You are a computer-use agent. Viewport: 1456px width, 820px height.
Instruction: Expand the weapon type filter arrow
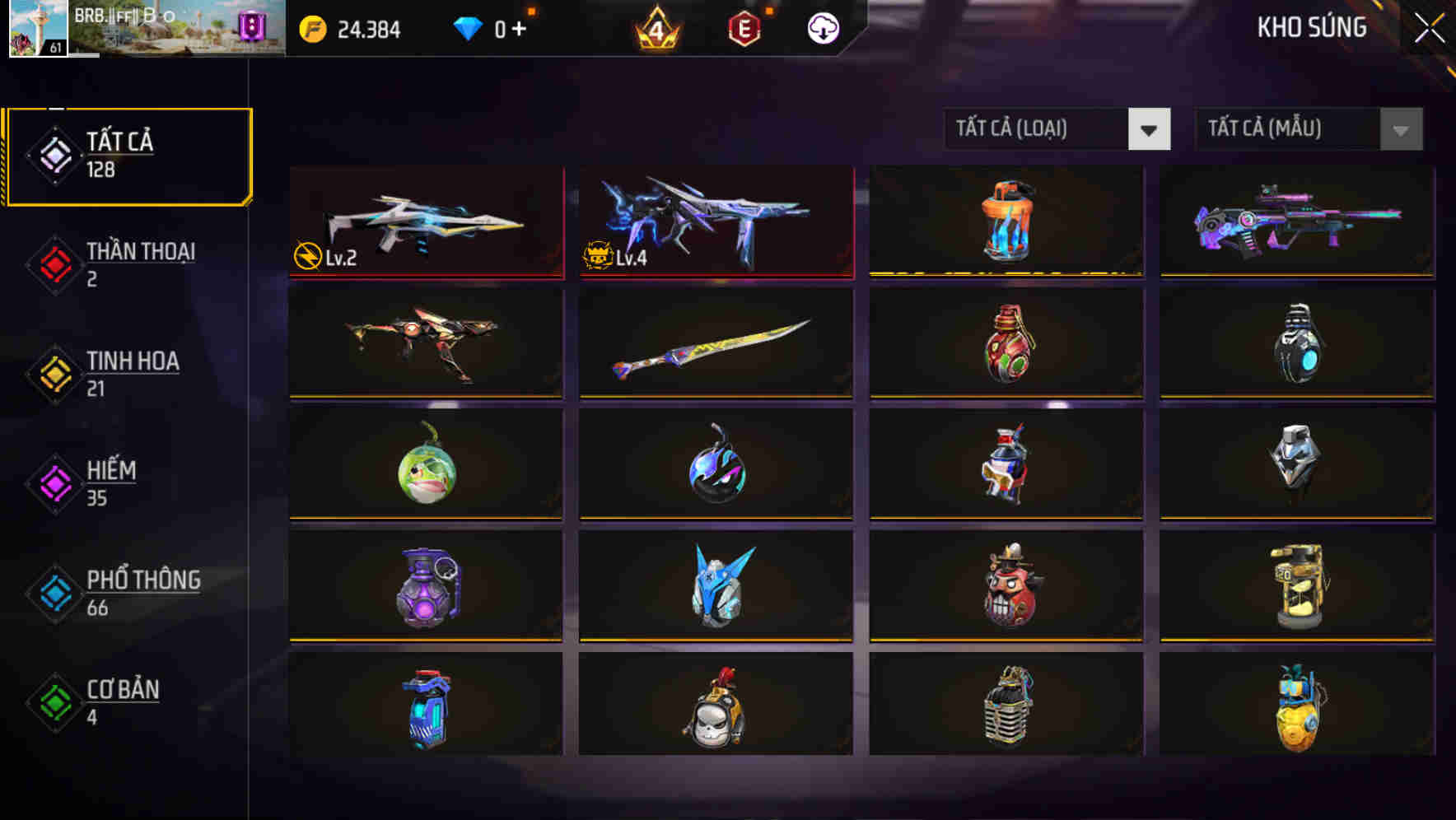tap(1150, 129)
